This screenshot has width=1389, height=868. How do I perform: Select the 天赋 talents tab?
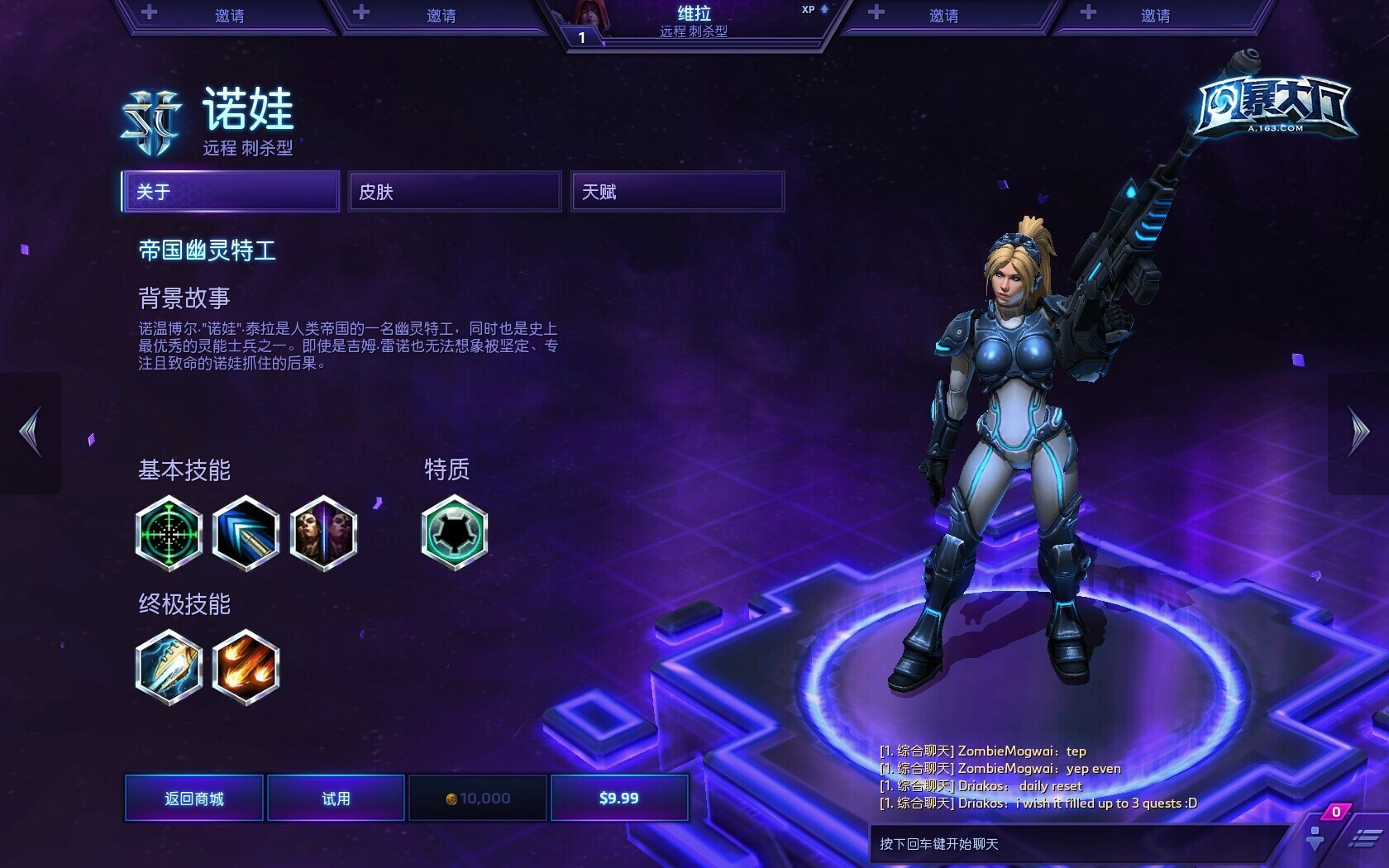click(x=677, y=192)
